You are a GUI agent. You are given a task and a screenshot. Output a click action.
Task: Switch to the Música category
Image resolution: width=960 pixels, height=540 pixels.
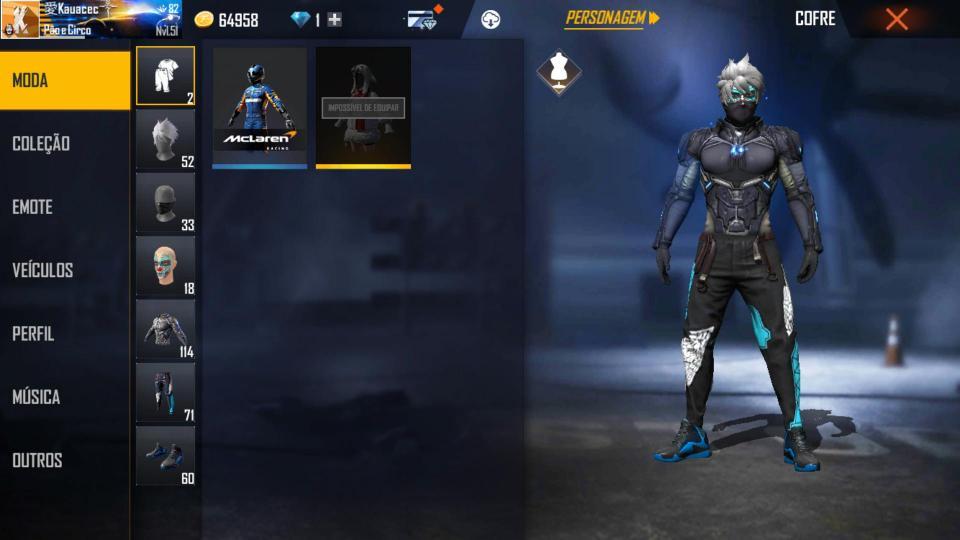coord(65,397)
